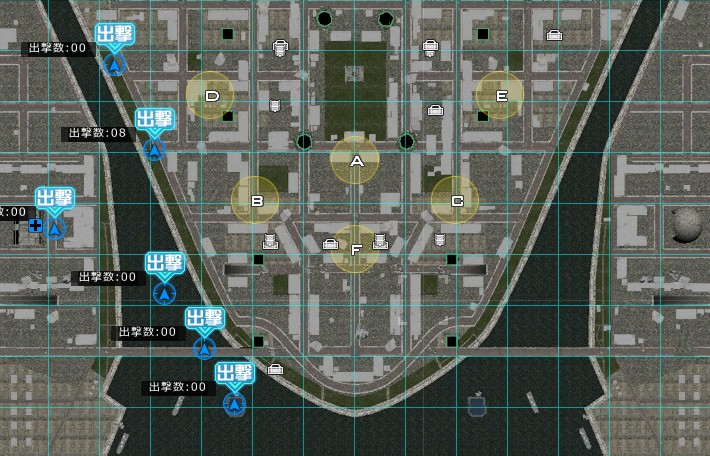This screenshot has height=456, width=710.
Task: Choose the F capture point circle
Action: [x=355, y=249]
